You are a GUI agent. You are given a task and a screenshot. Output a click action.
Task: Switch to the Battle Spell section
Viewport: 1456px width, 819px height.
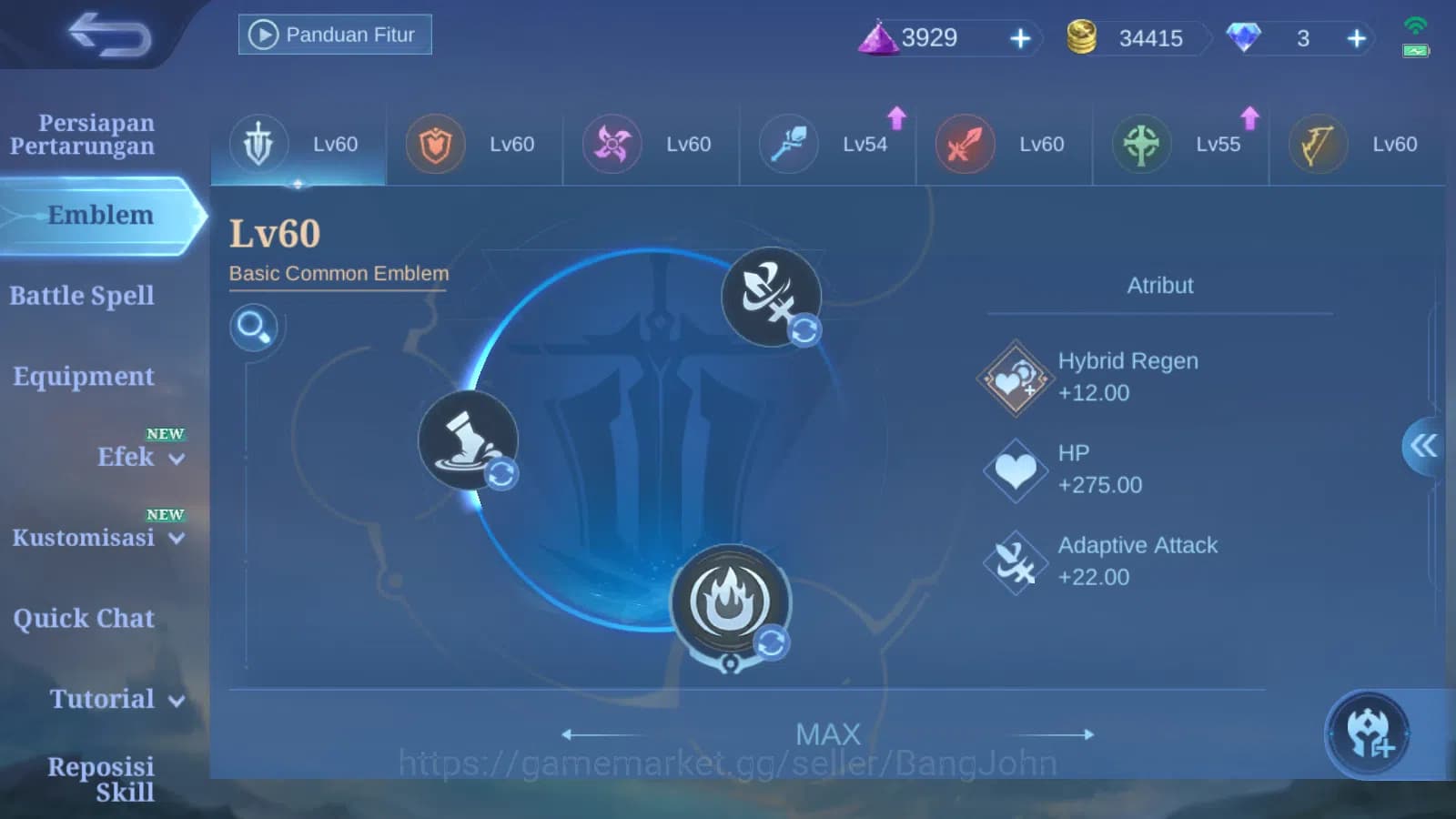(x=82, y=295)
